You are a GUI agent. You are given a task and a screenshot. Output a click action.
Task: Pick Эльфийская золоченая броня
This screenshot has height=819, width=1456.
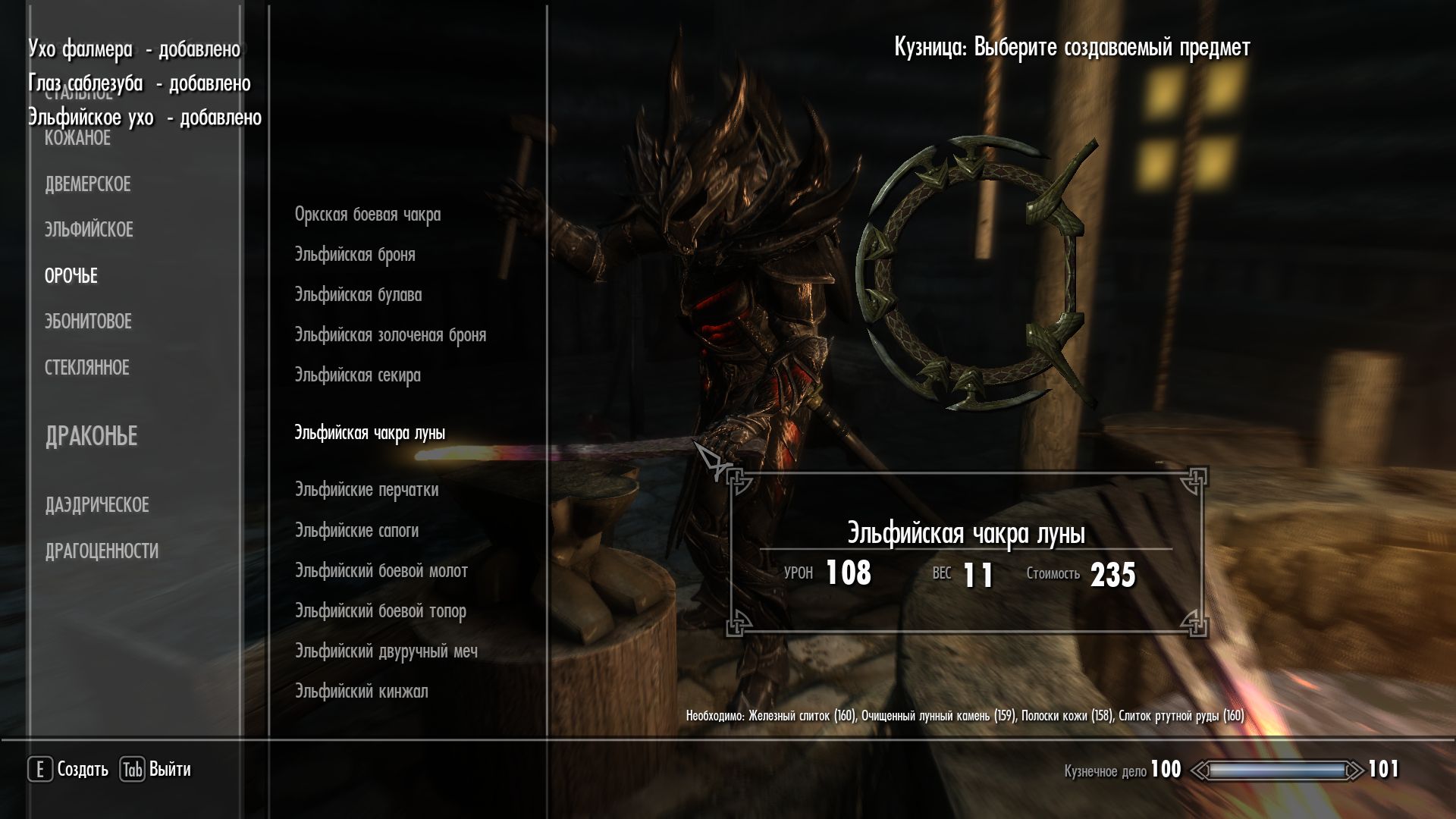[x=391, y=335]
